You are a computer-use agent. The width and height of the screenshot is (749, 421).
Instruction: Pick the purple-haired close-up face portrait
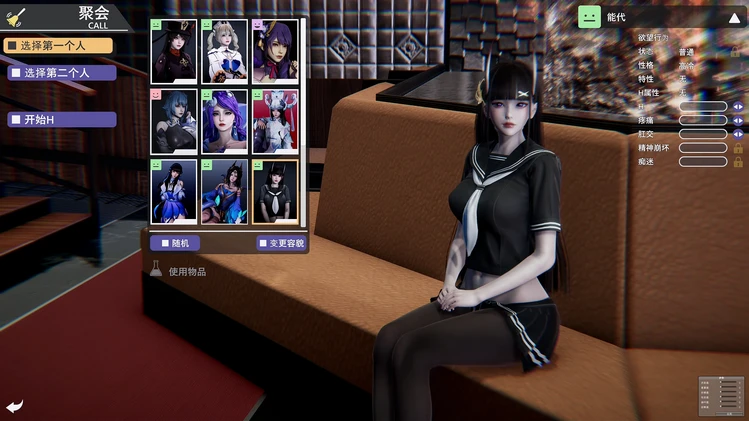coord(225,122)
